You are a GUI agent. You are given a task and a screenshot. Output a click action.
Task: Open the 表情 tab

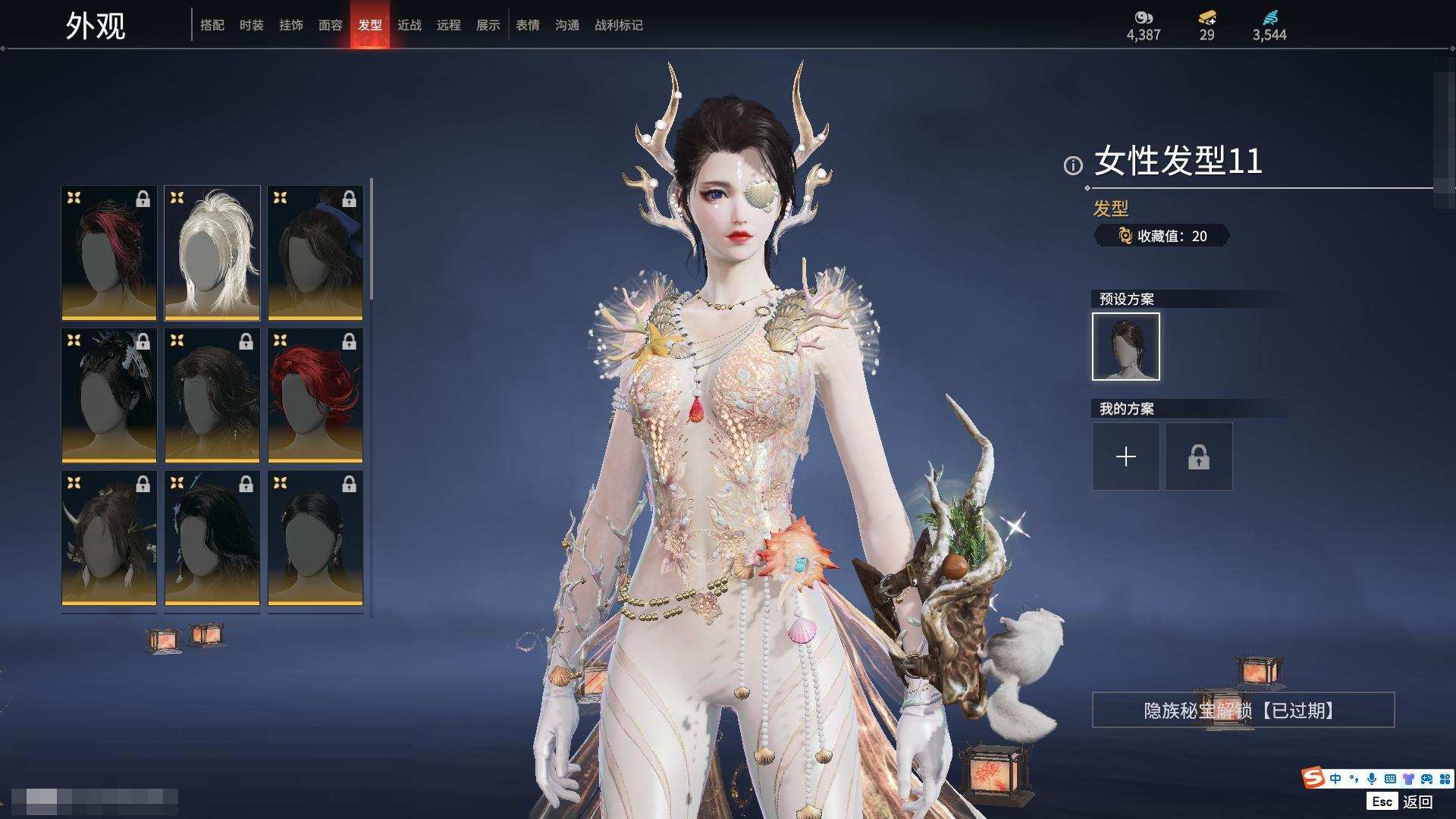pyautogui.click(x=528, y=25)
